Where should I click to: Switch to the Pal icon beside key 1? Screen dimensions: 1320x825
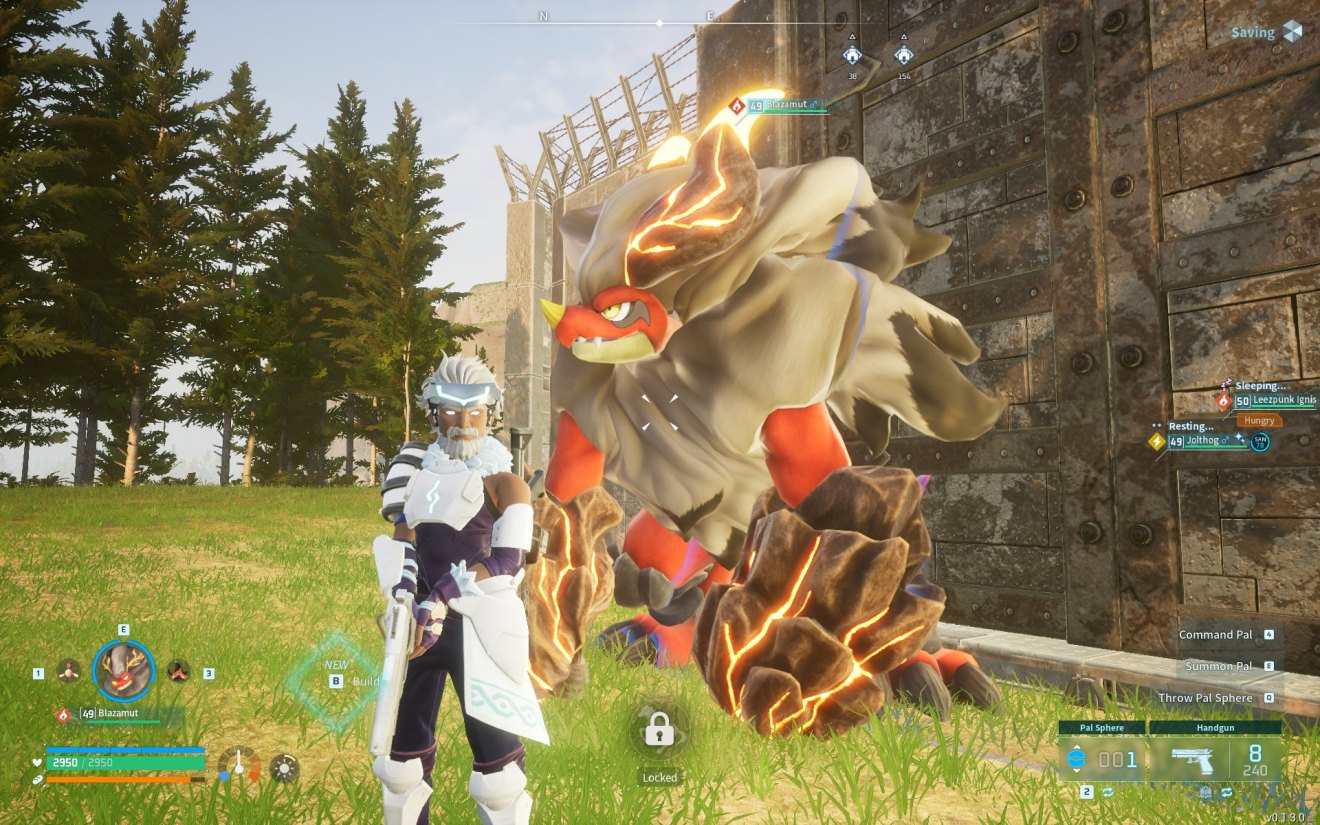coord(69,671)
